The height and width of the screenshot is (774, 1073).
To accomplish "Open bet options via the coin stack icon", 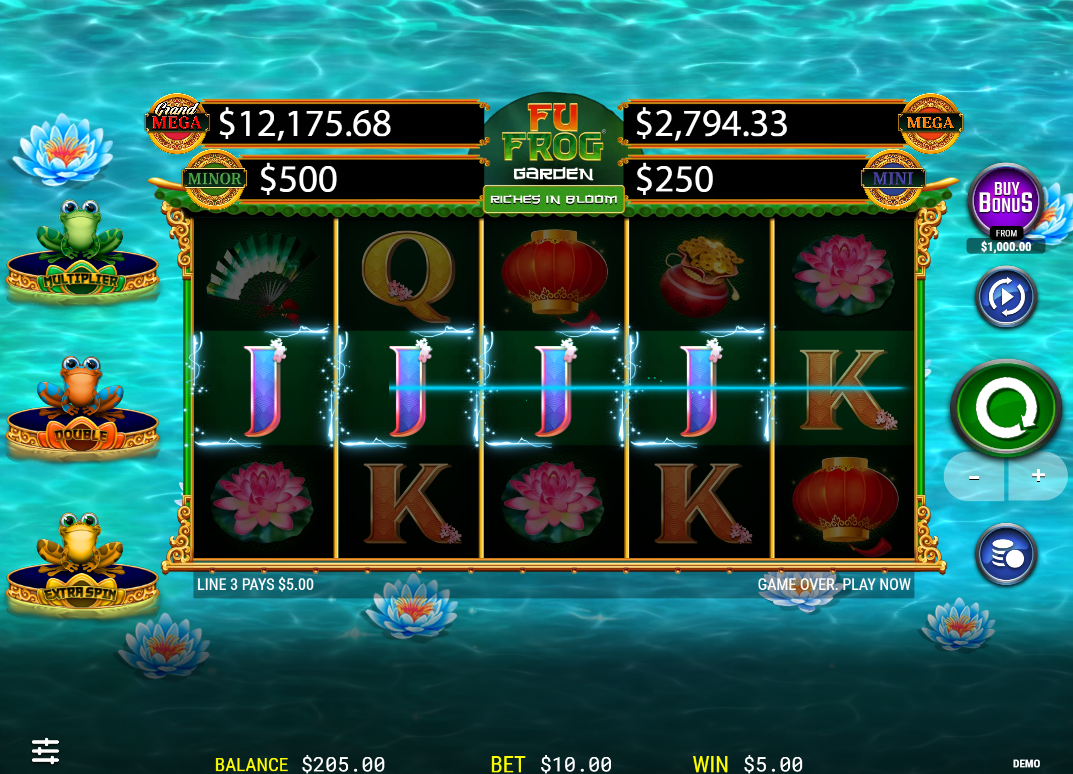I will [x=1005, y=554].
